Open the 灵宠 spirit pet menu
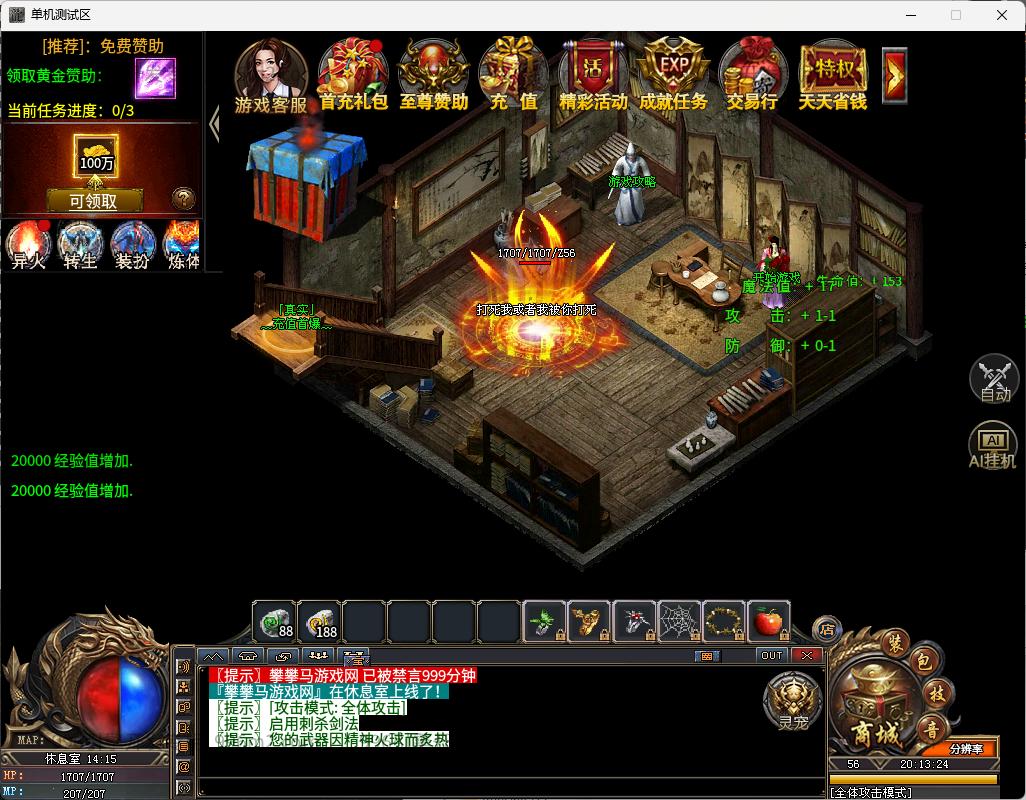 792,700
